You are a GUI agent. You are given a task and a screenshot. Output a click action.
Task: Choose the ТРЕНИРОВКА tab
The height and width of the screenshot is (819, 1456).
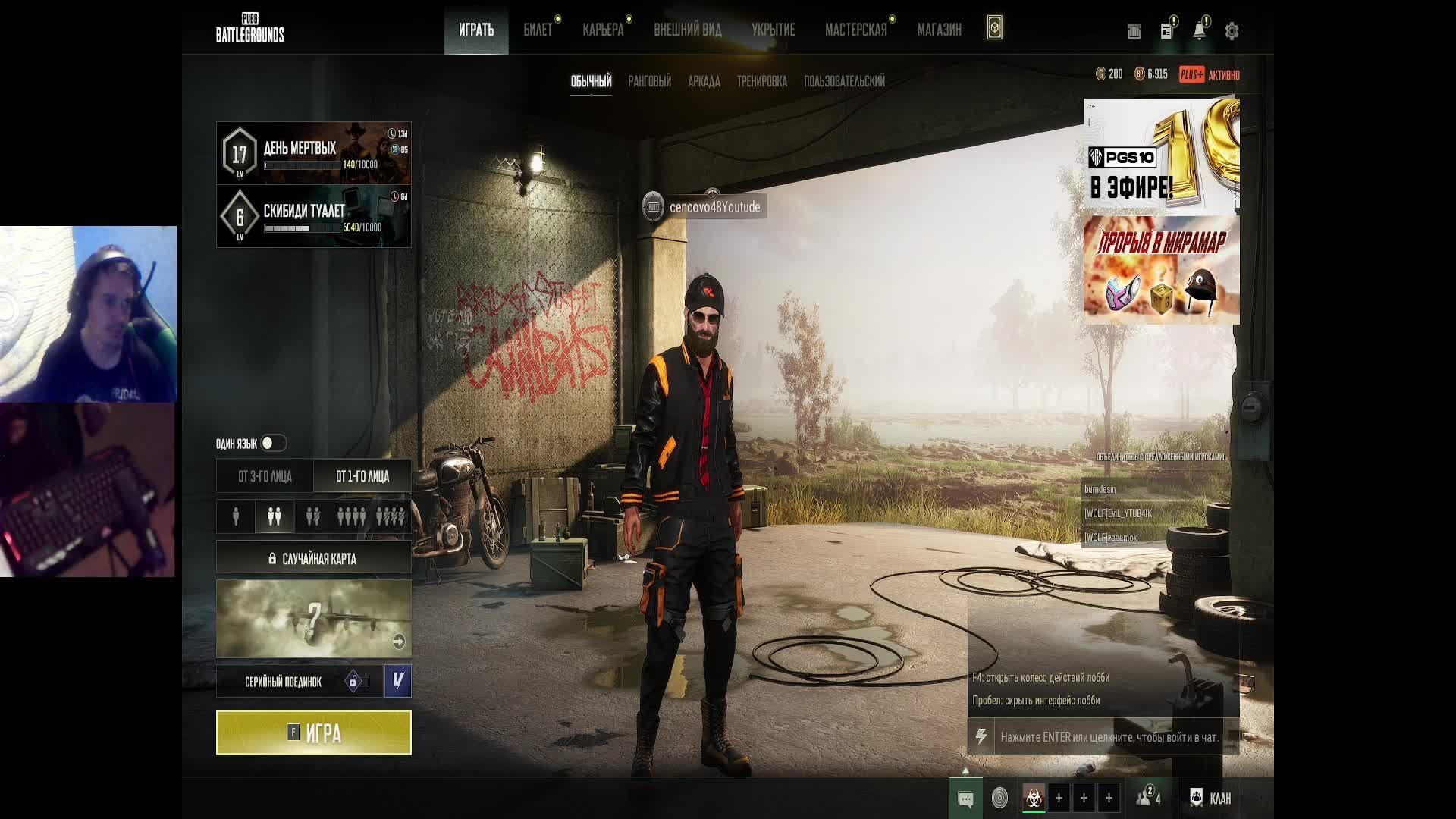point(761,81)
